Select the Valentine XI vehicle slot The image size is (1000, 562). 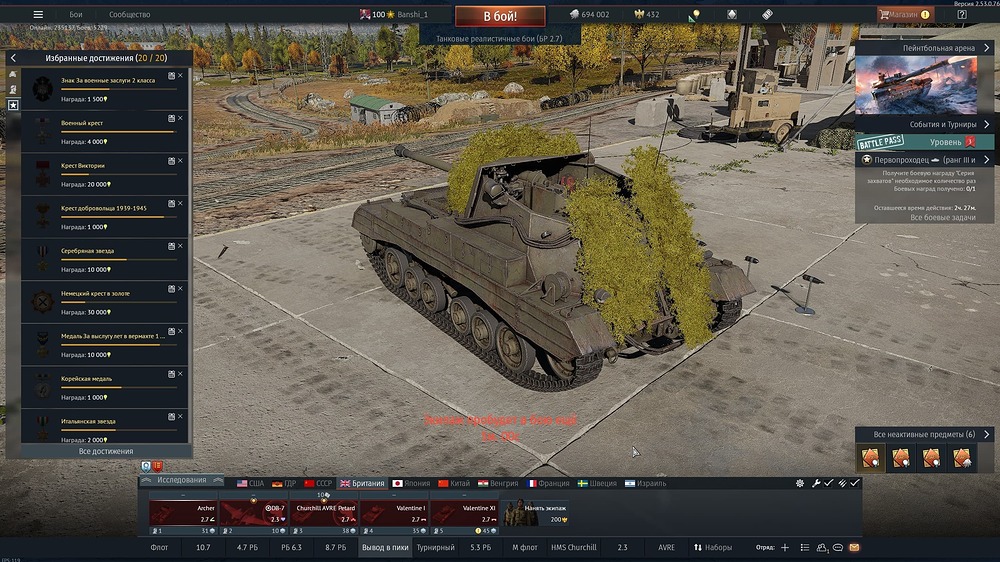pos(463,513)
